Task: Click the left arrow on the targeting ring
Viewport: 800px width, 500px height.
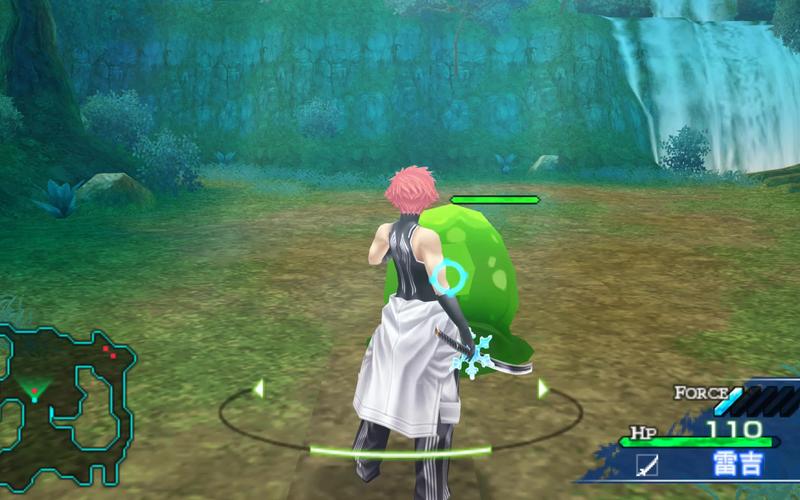Action: [258, 387]
